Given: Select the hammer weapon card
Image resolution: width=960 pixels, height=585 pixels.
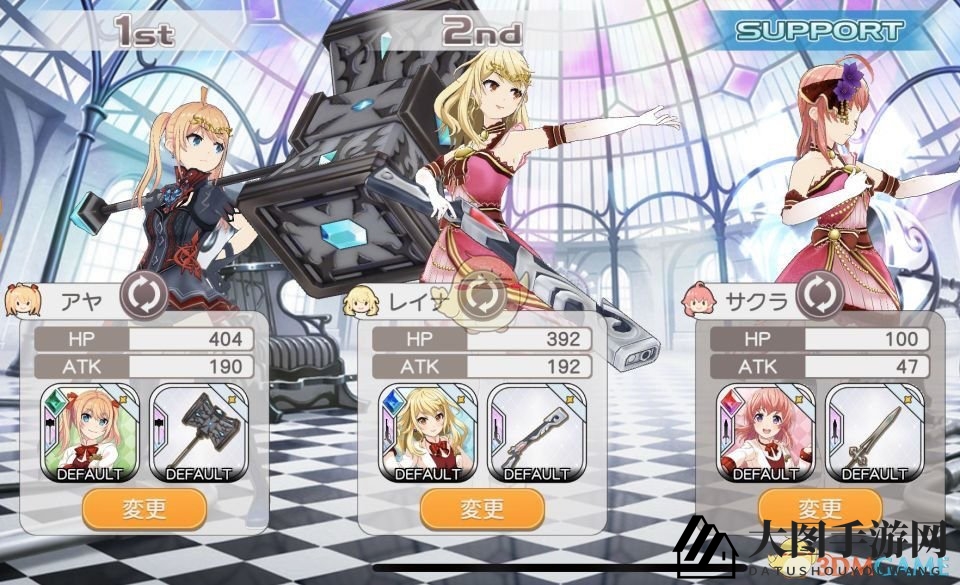Looking at the screenshot, I should 198,432.
